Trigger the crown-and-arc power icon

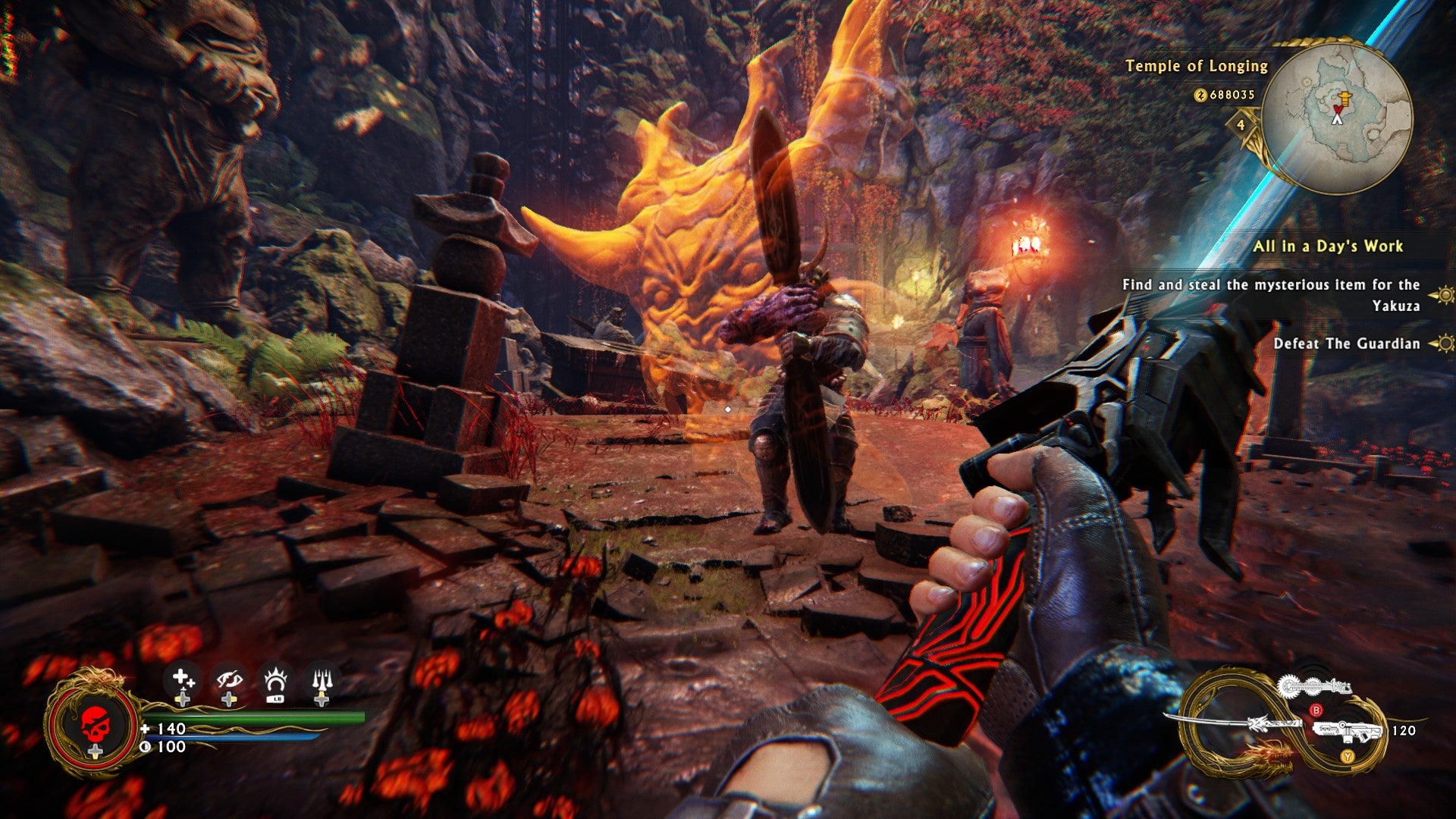point(275,681)
